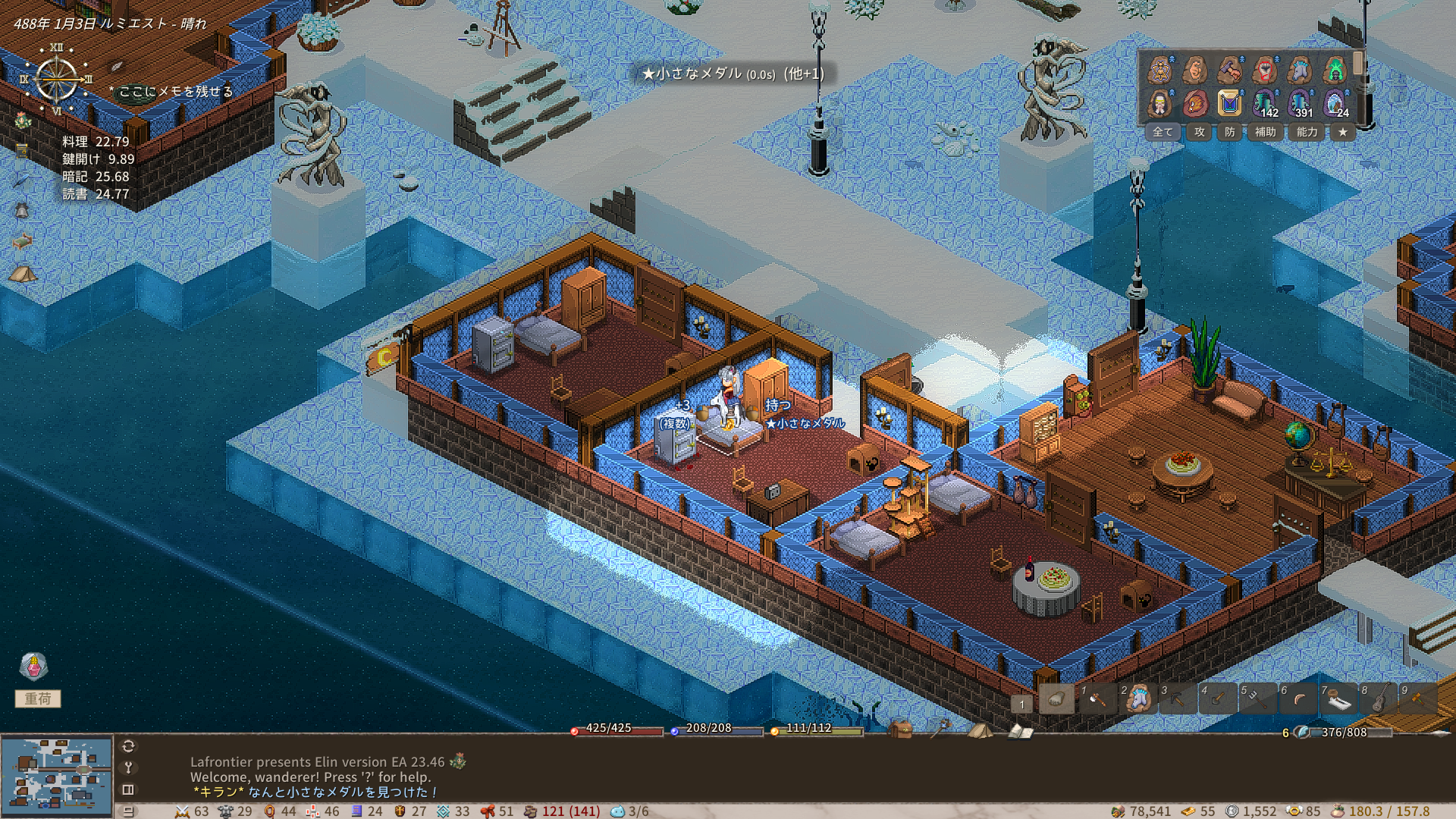Select the axe in hotbar slot 1
The image size is (1456, 819).
click(1097, 699)
